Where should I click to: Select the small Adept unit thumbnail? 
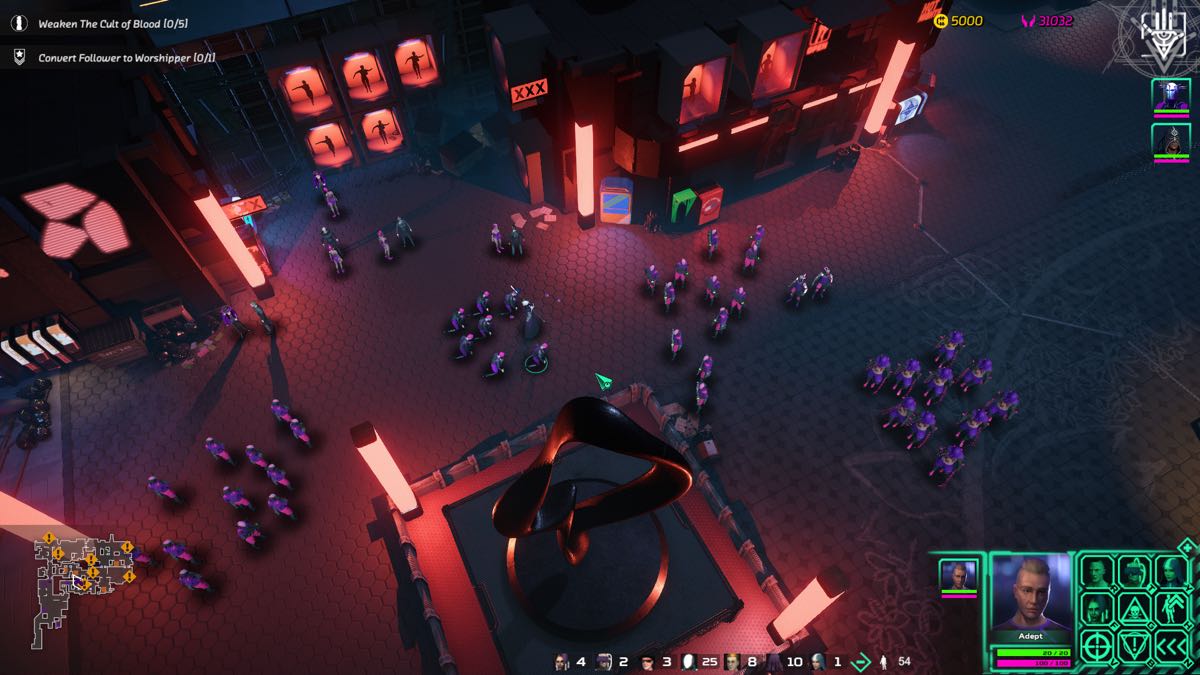coord(957,577)
